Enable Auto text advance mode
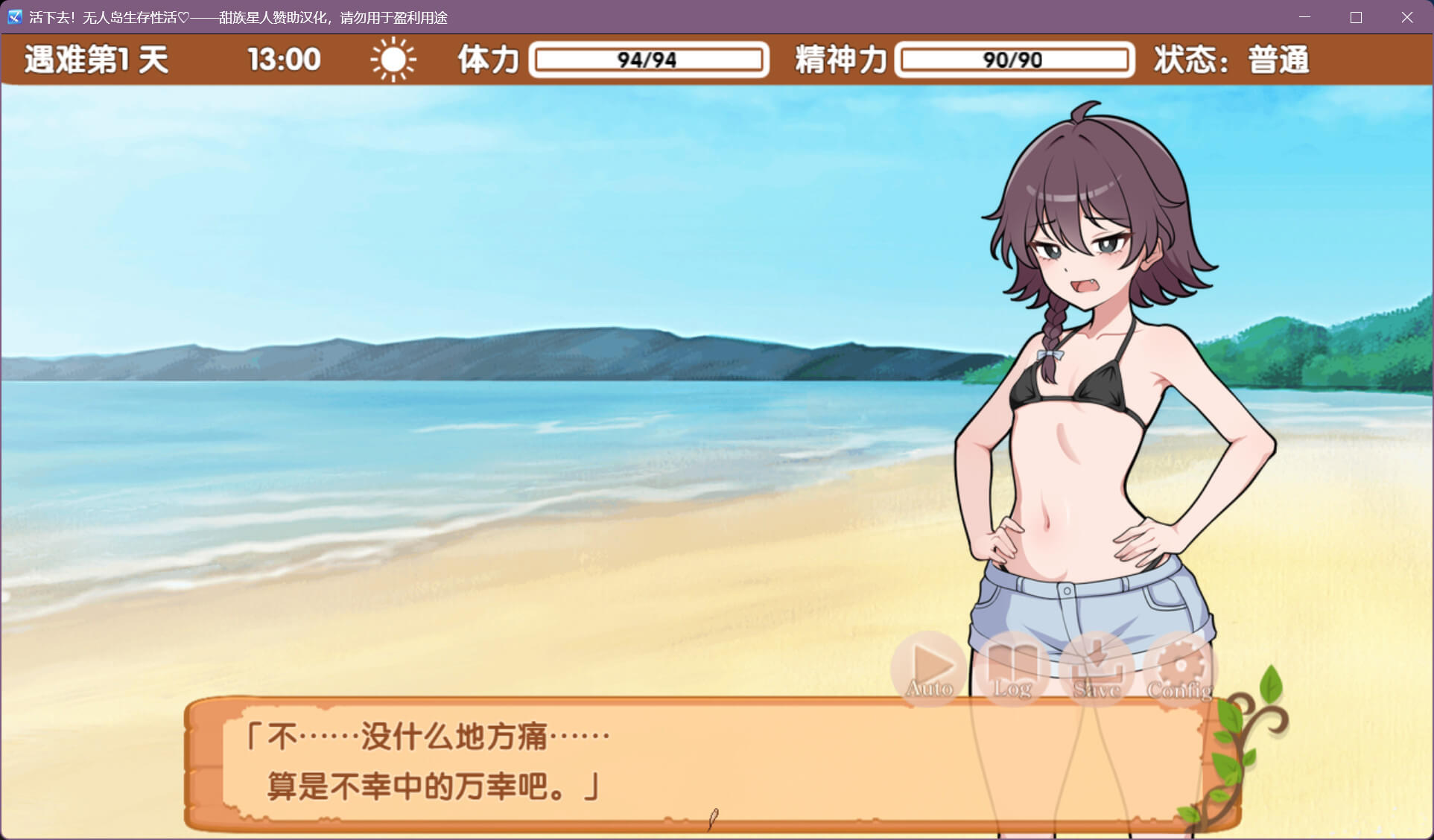Viewport: 1434px width, 840px height. tap(929, 668)
